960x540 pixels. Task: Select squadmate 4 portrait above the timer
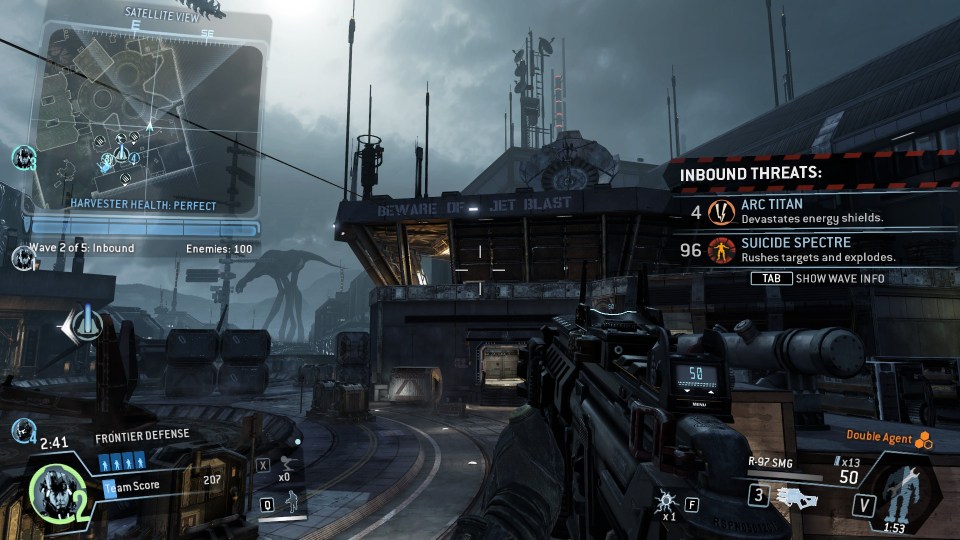[x=22, y=430]
